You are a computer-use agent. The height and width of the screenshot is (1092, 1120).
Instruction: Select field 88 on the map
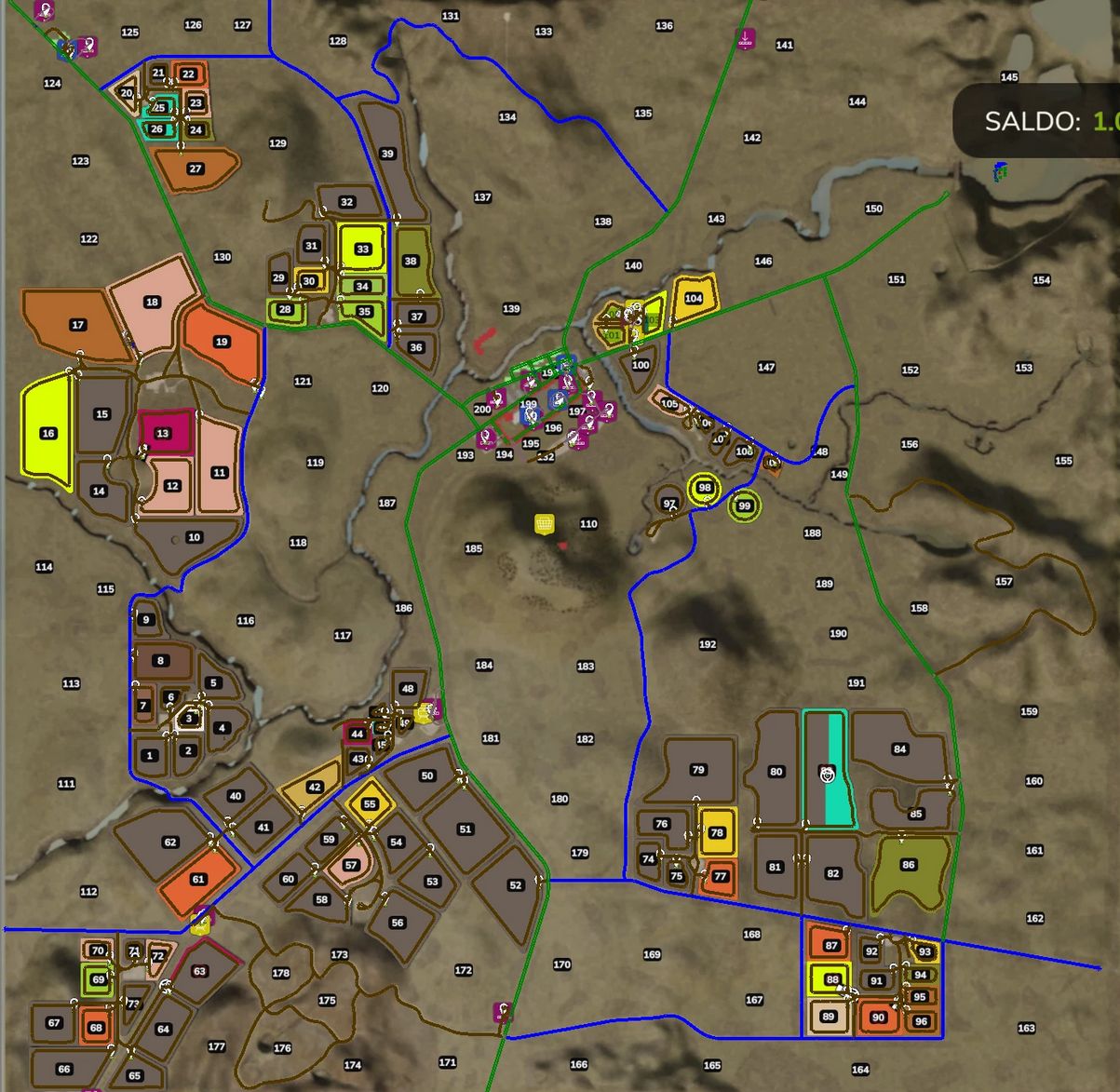[831, 979]
